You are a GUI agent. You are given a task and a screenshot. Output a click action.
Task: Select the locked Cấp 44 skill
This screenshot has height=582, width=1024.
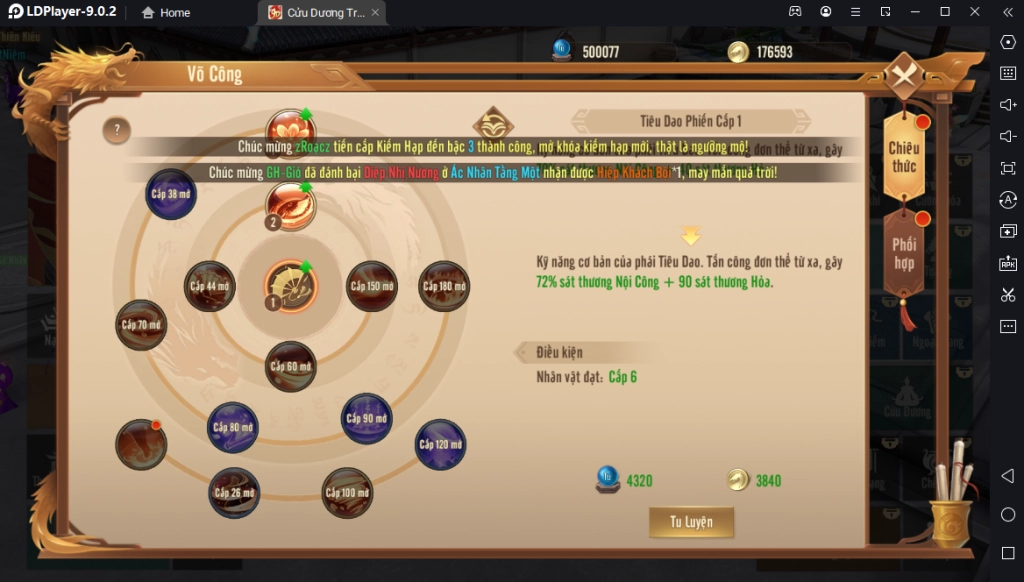210,287
